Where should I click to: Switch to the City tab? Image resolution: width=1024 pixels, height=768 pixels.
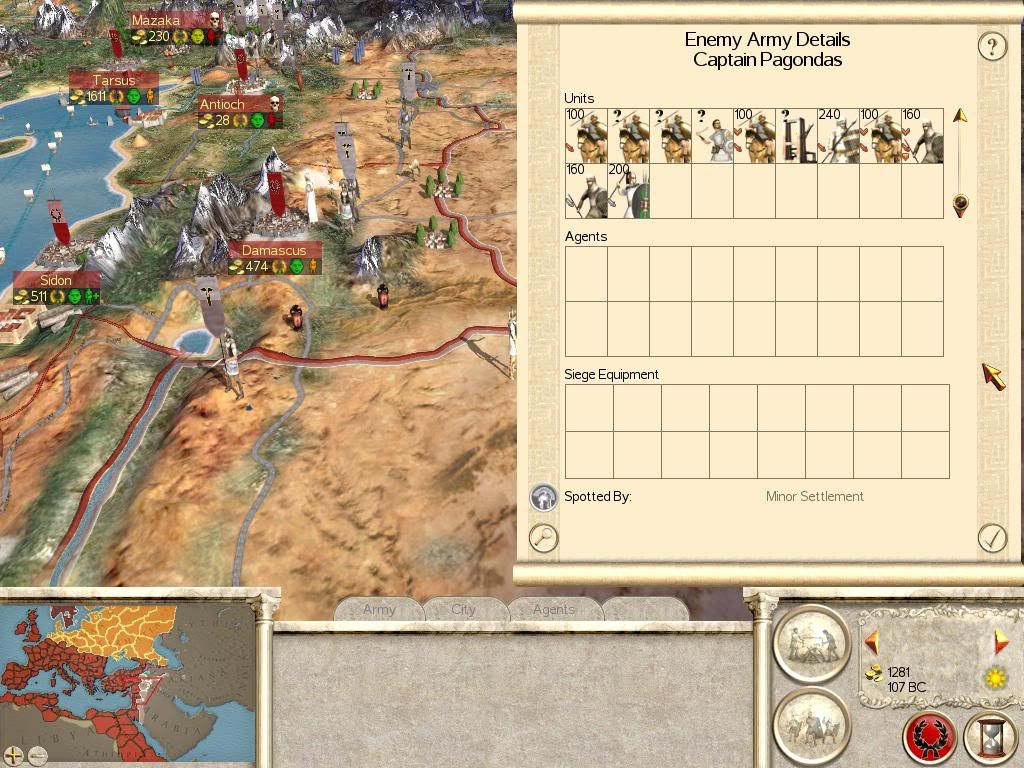[x=464, y=609]
